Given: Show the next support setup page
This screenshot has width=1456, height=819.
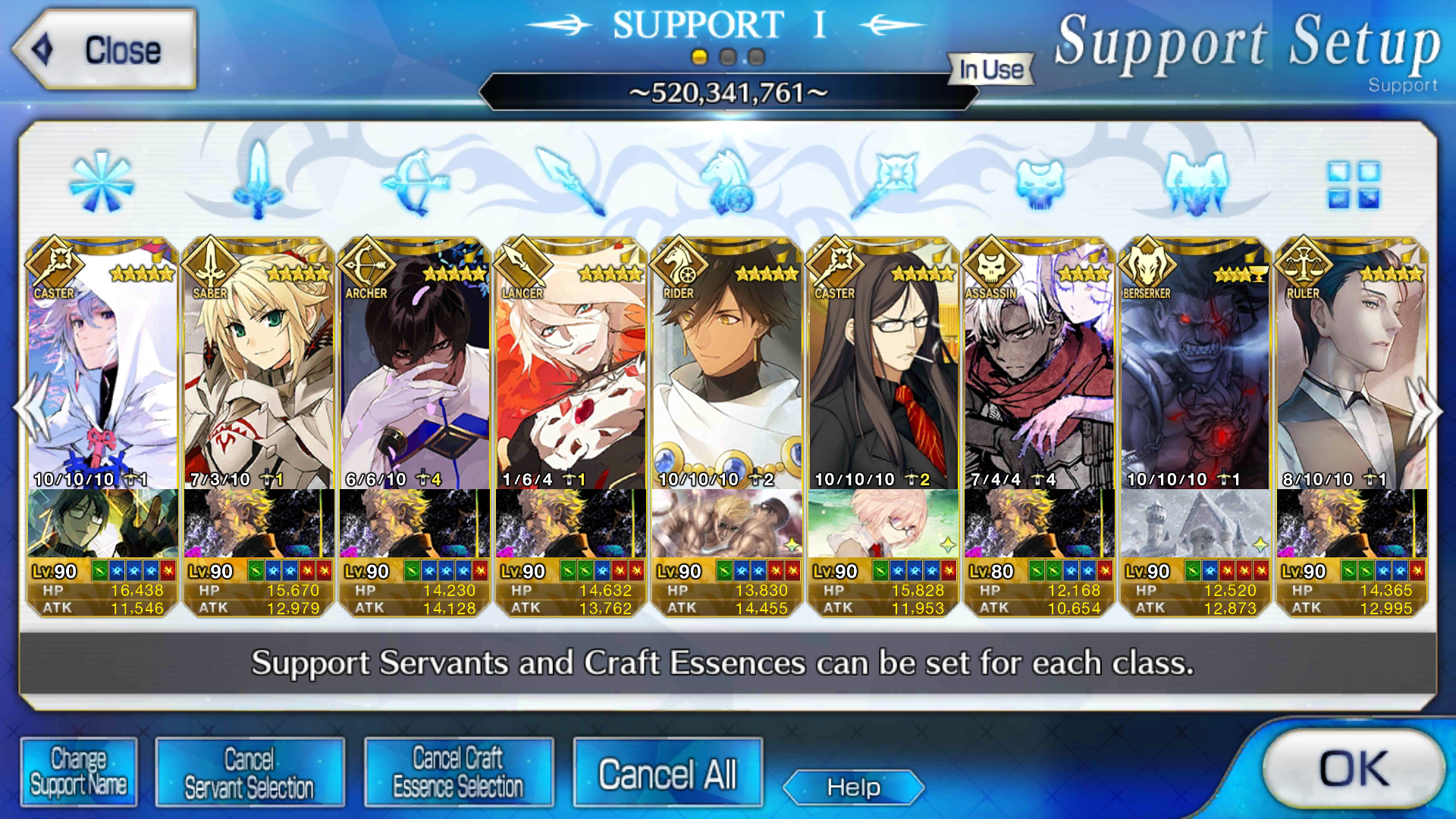Looking at the screenshot, I should pyautogui.click(x=1426, y=410).
